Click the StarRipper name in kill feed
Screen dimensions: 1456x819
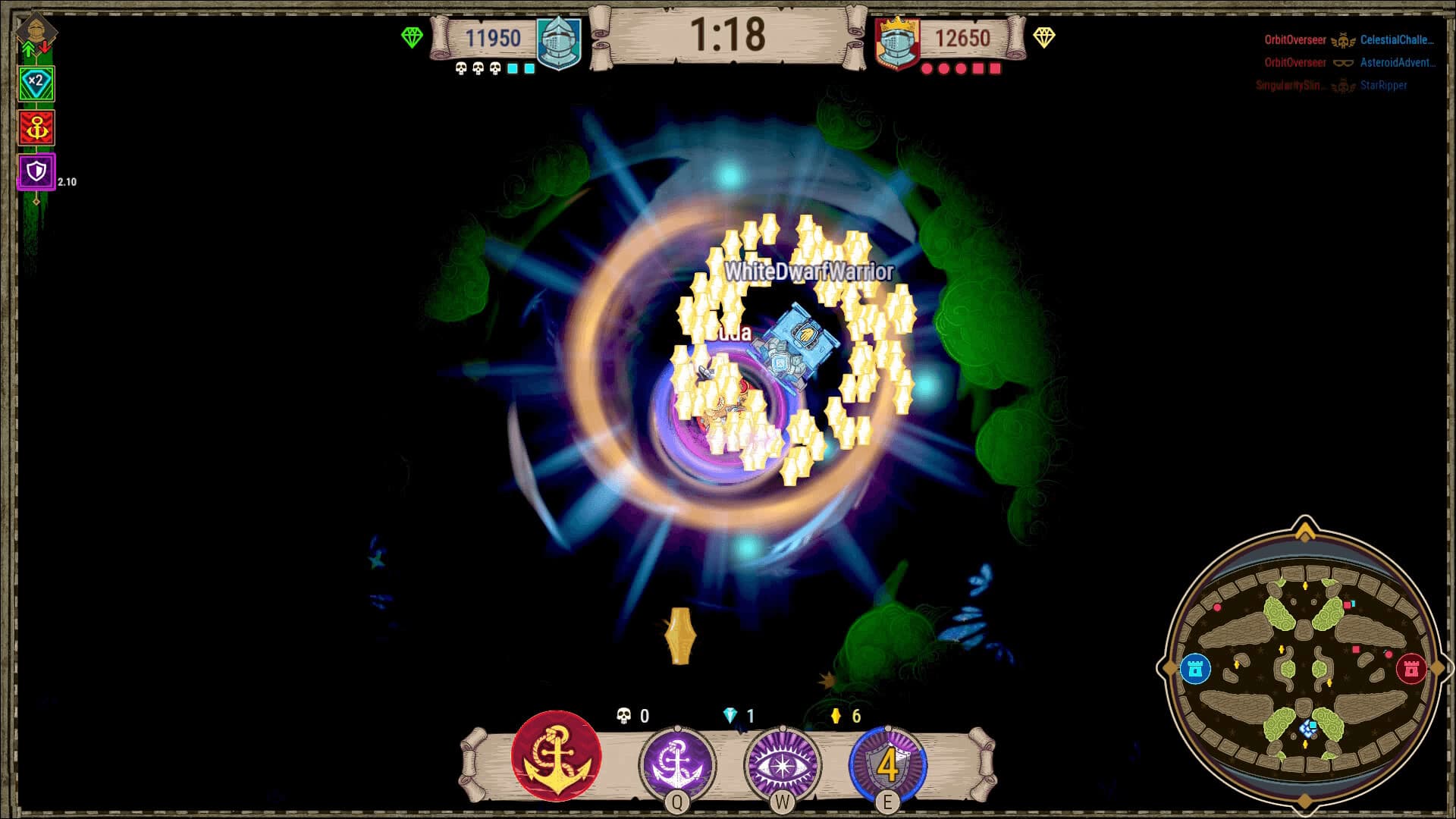(x=1382, y=86)
